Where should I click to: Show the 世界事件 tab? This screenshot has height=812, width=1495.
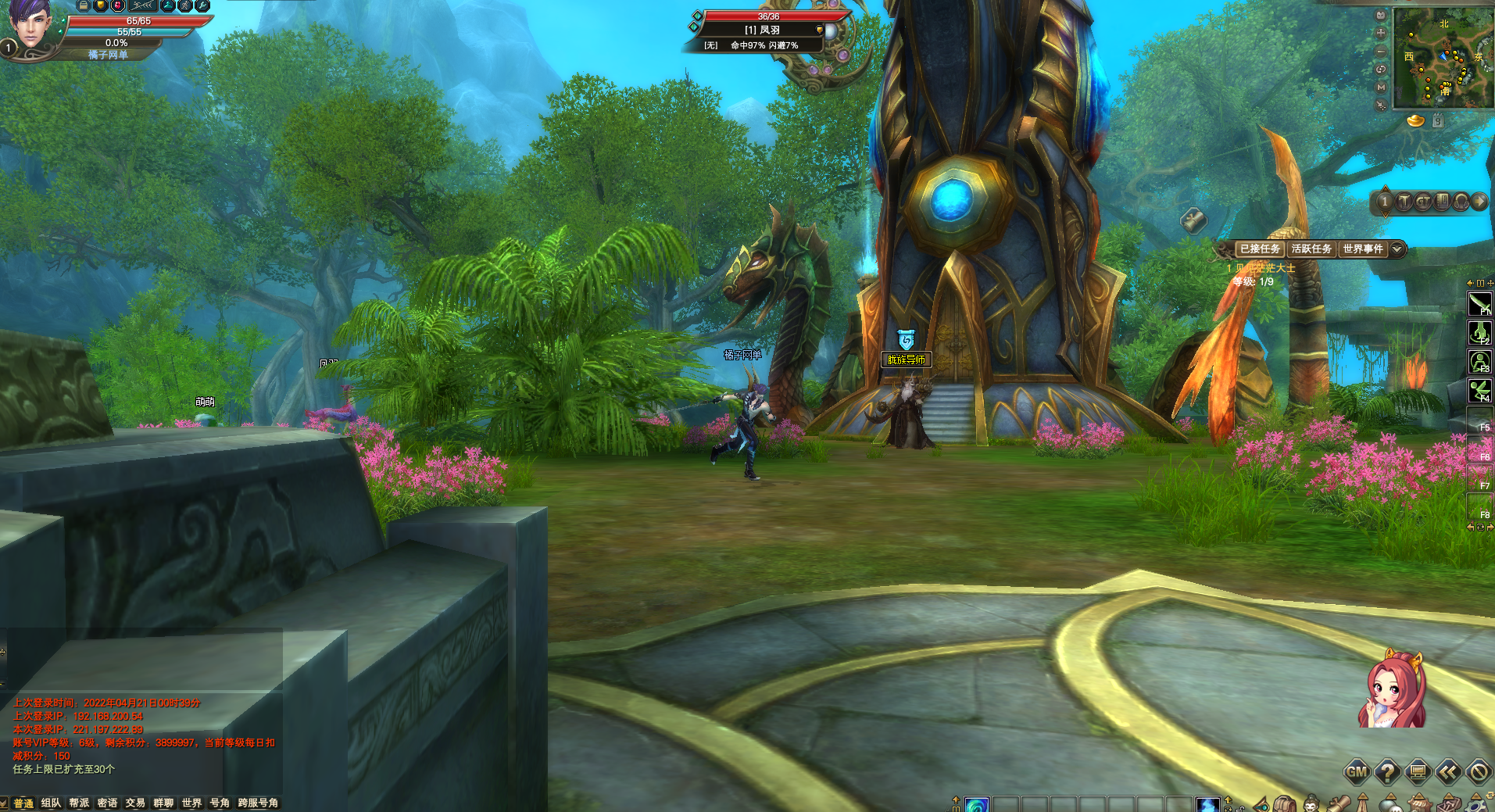coord(1363,249)
